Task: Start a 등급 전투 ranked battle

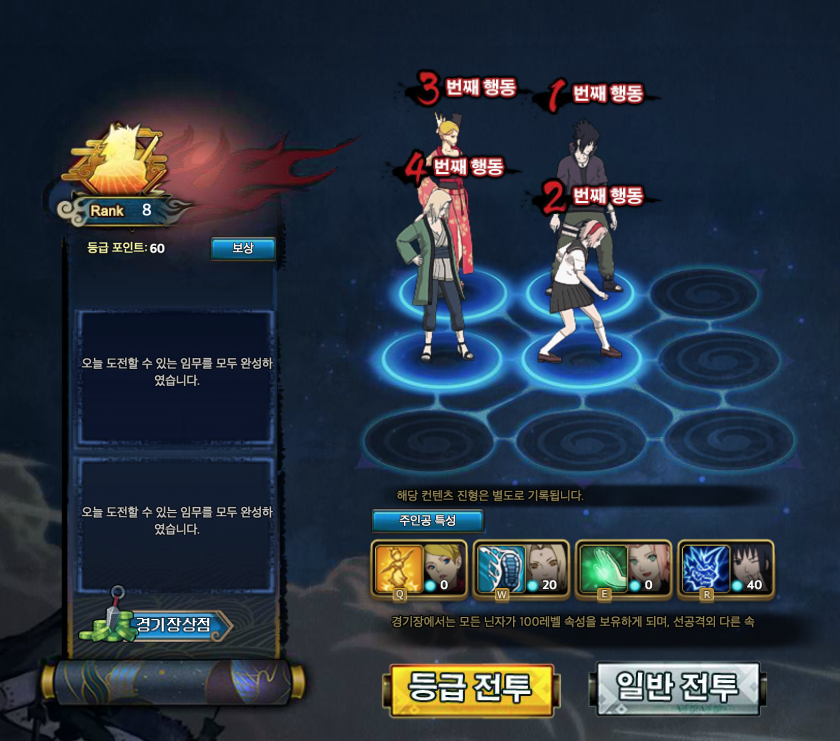Action: click(x=470, y=689)
